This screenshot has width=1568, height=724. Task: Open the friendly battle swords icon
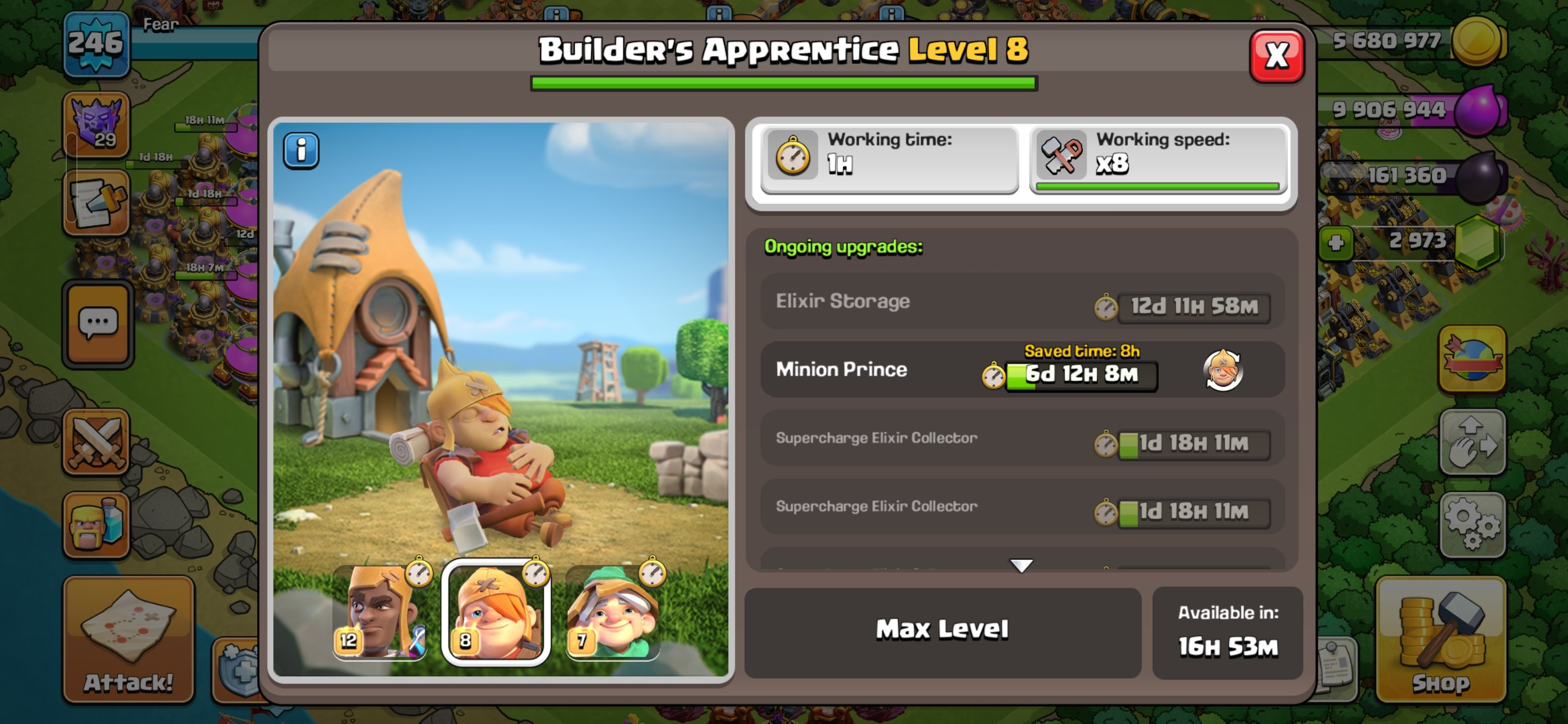tap(96, 442)
